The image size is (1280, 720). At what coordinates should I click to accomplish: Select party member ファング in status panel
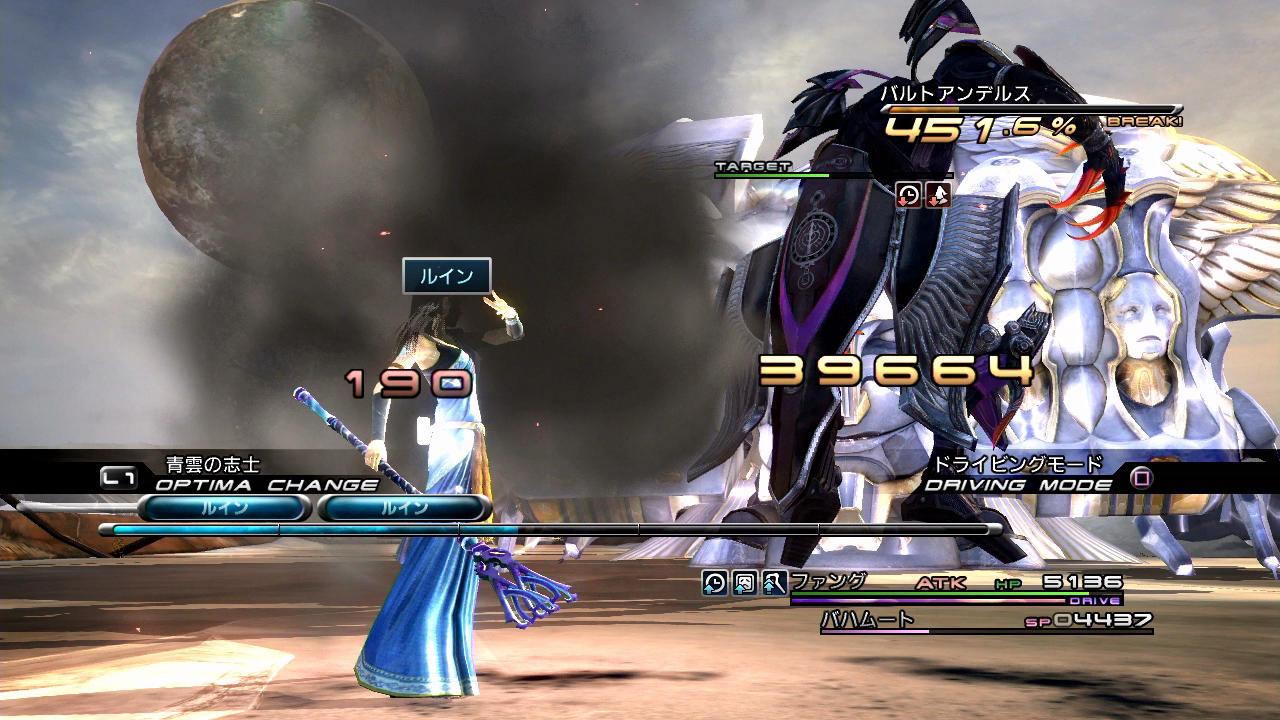[828, 581]
